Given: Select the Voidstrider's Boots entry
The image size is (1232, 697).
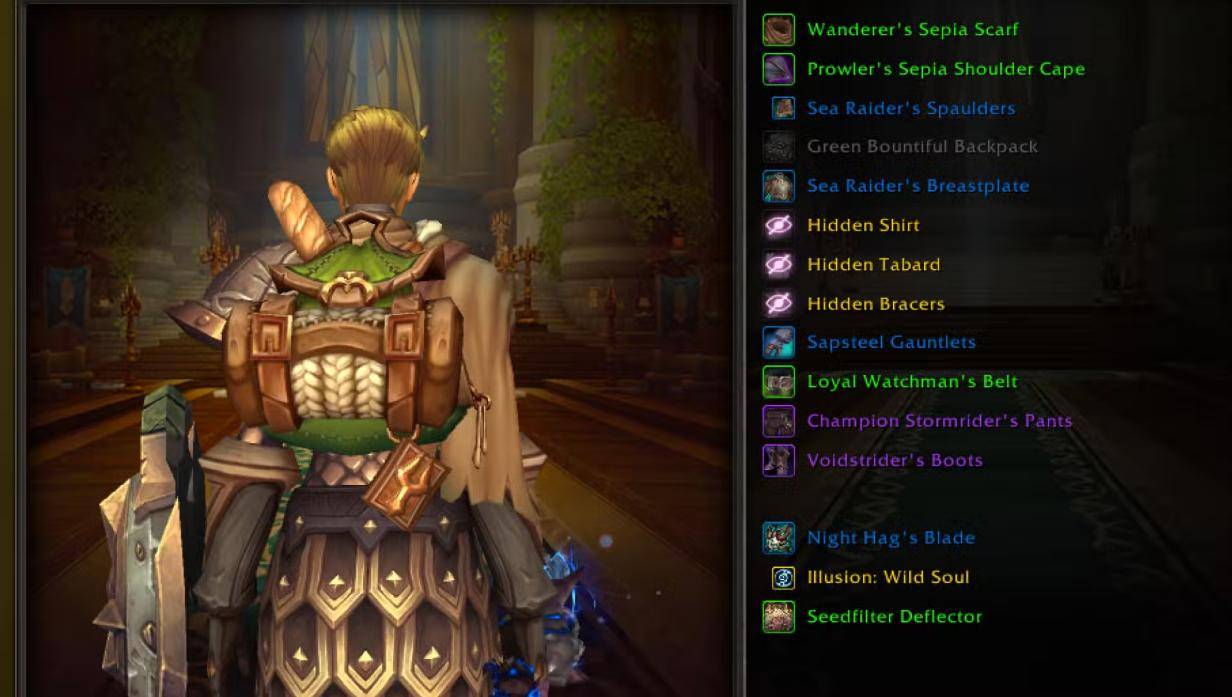Looking at the screenshot, I should (894, 460).
